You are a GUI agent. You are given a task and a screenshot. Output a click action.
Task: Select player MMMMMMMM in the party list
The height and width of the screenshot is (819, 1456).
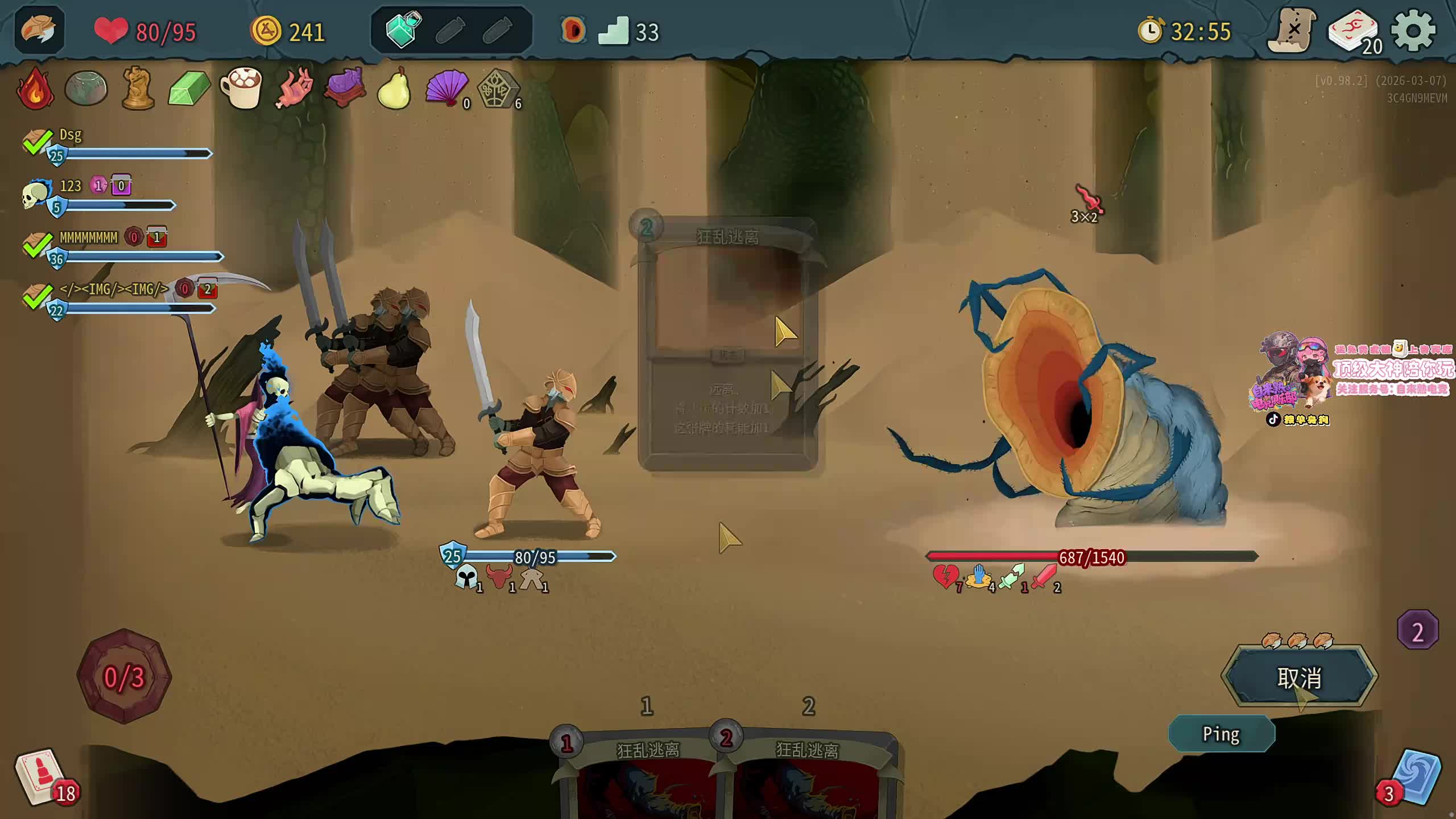point(88,238)
